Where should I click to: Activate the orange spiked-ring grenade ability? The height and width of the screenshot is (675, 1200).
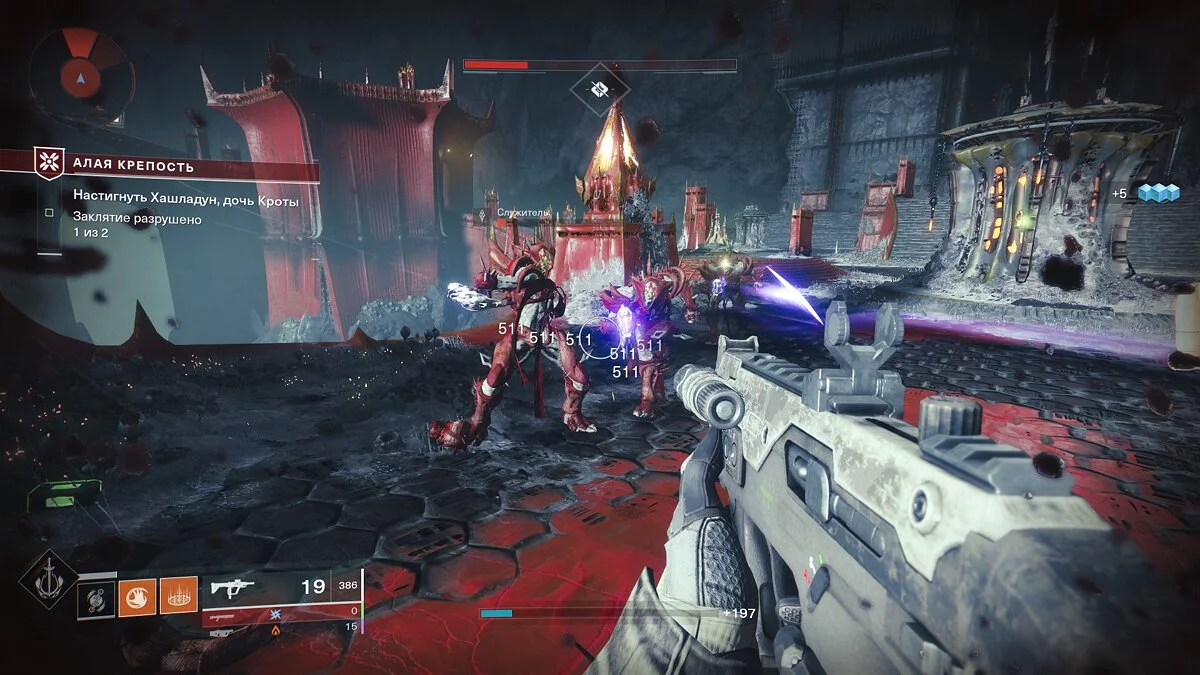(x=178, y=597)
